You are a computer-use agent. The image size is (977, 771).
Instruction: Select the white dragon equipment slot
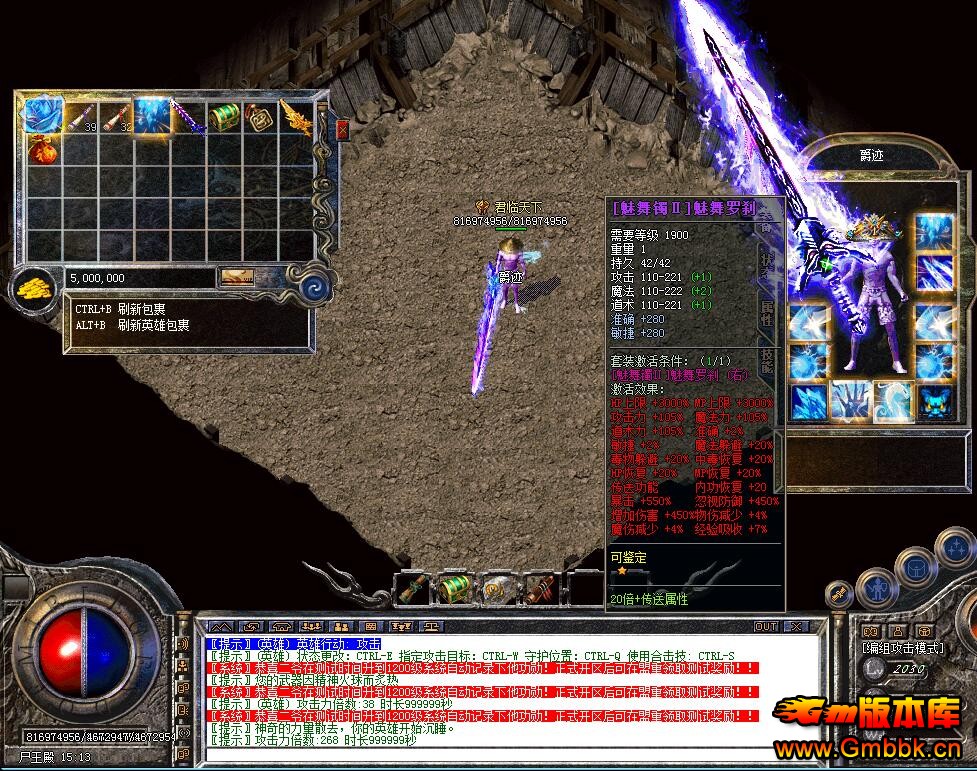[893, 401]
